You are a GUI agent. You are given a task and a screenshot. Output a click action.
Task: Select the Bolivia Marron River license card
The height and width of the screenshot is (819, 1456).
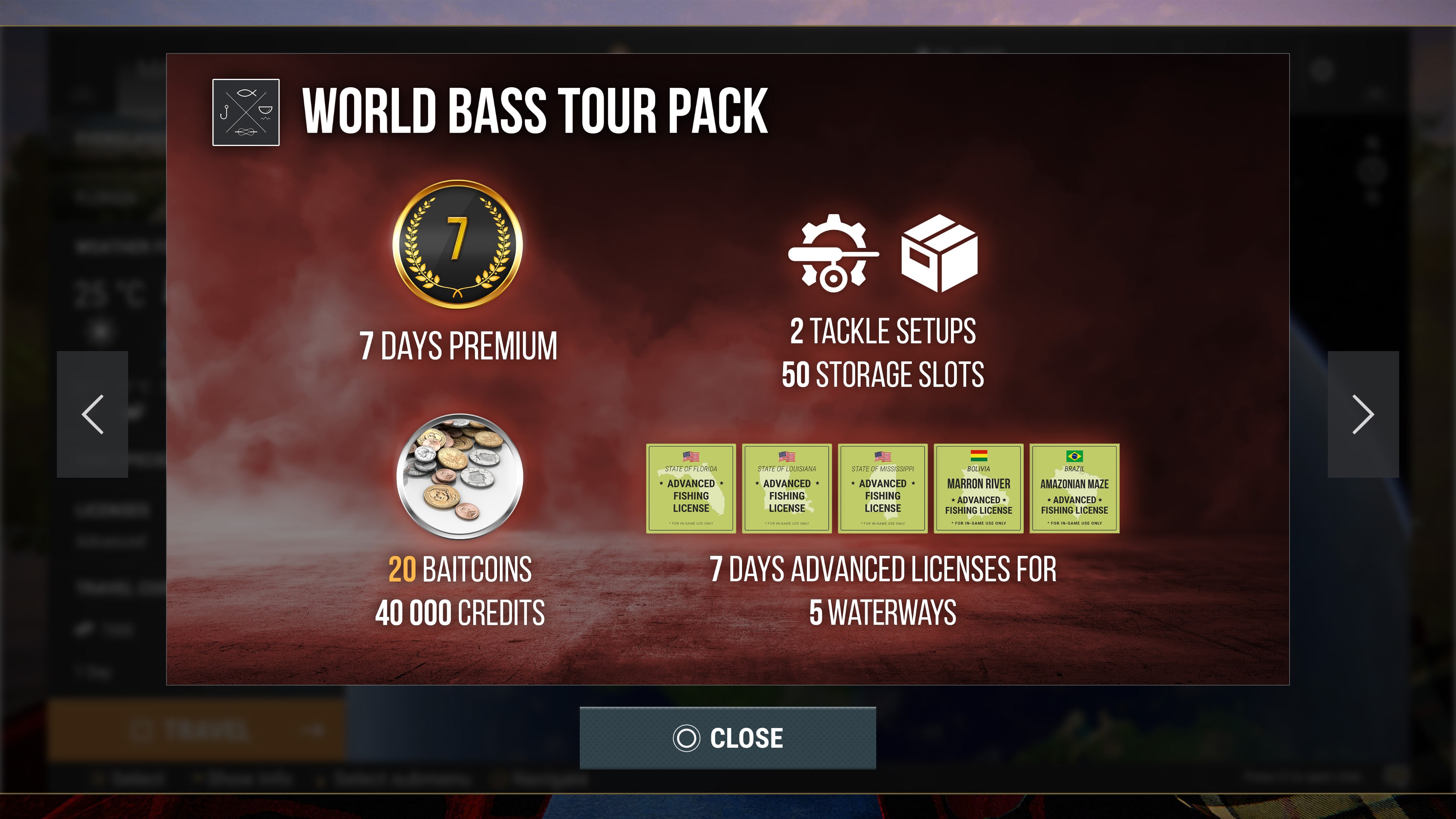coord(978,488)
